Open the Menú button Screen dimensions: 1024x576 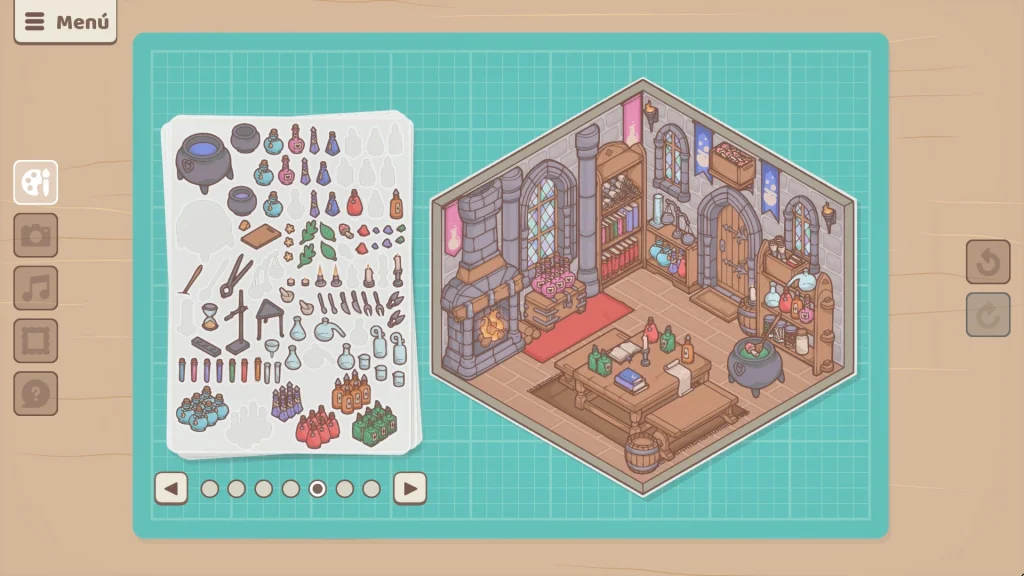(x=65, y=22)
